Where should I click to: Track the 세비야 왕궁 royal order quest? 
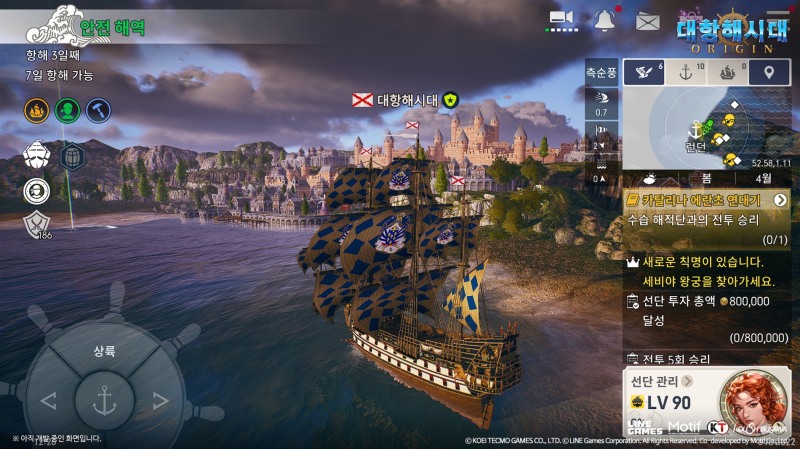705,270
